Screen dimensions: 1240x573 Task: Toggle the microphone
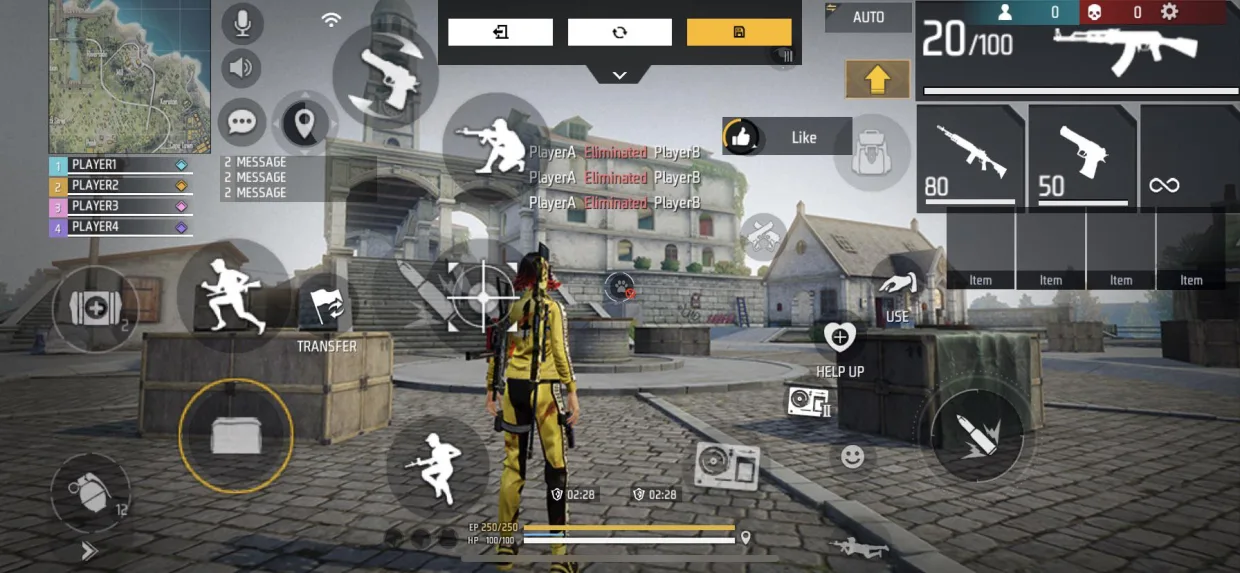pos(242,23)
